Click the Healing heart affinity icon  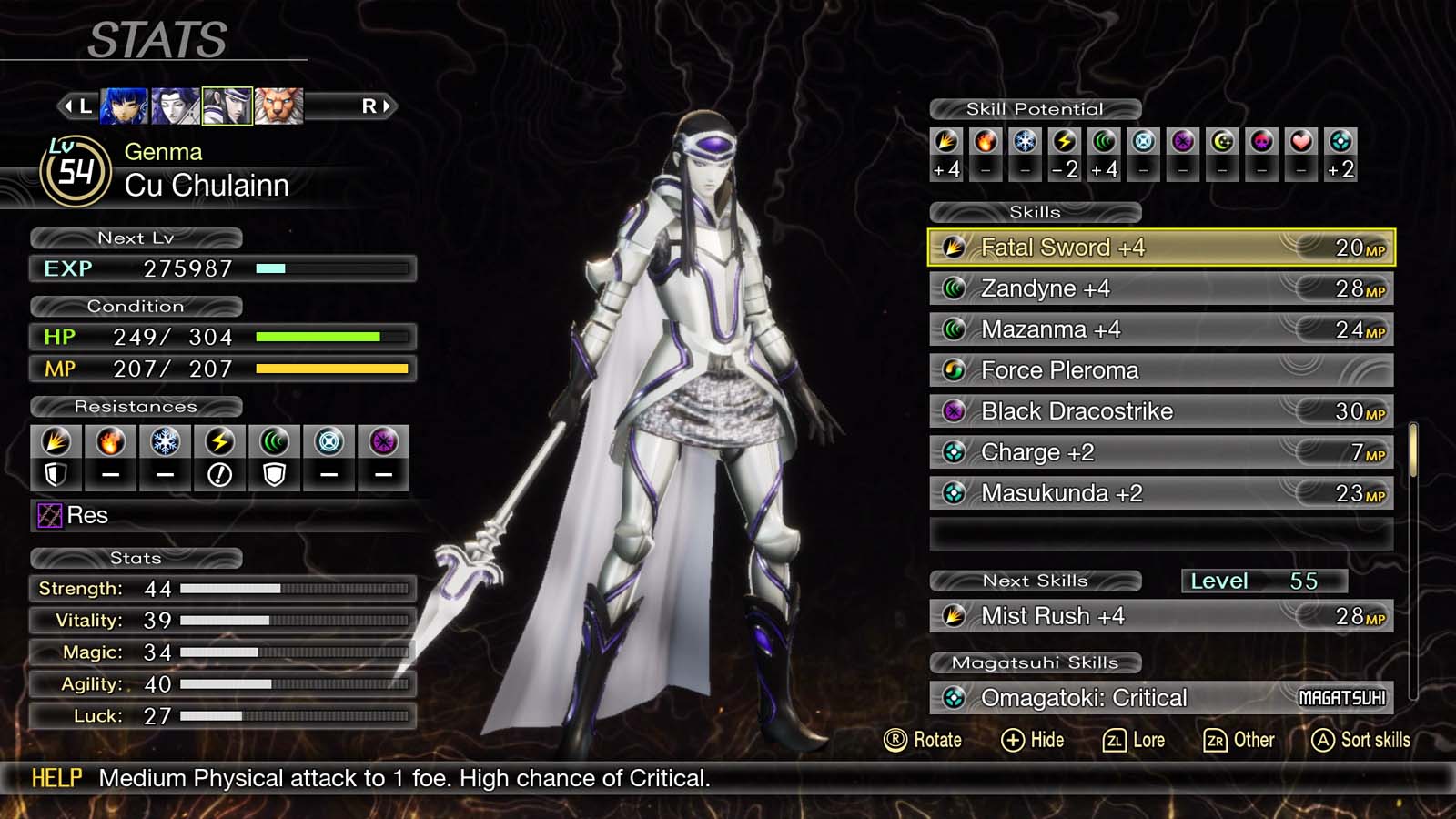point(1300,142)
